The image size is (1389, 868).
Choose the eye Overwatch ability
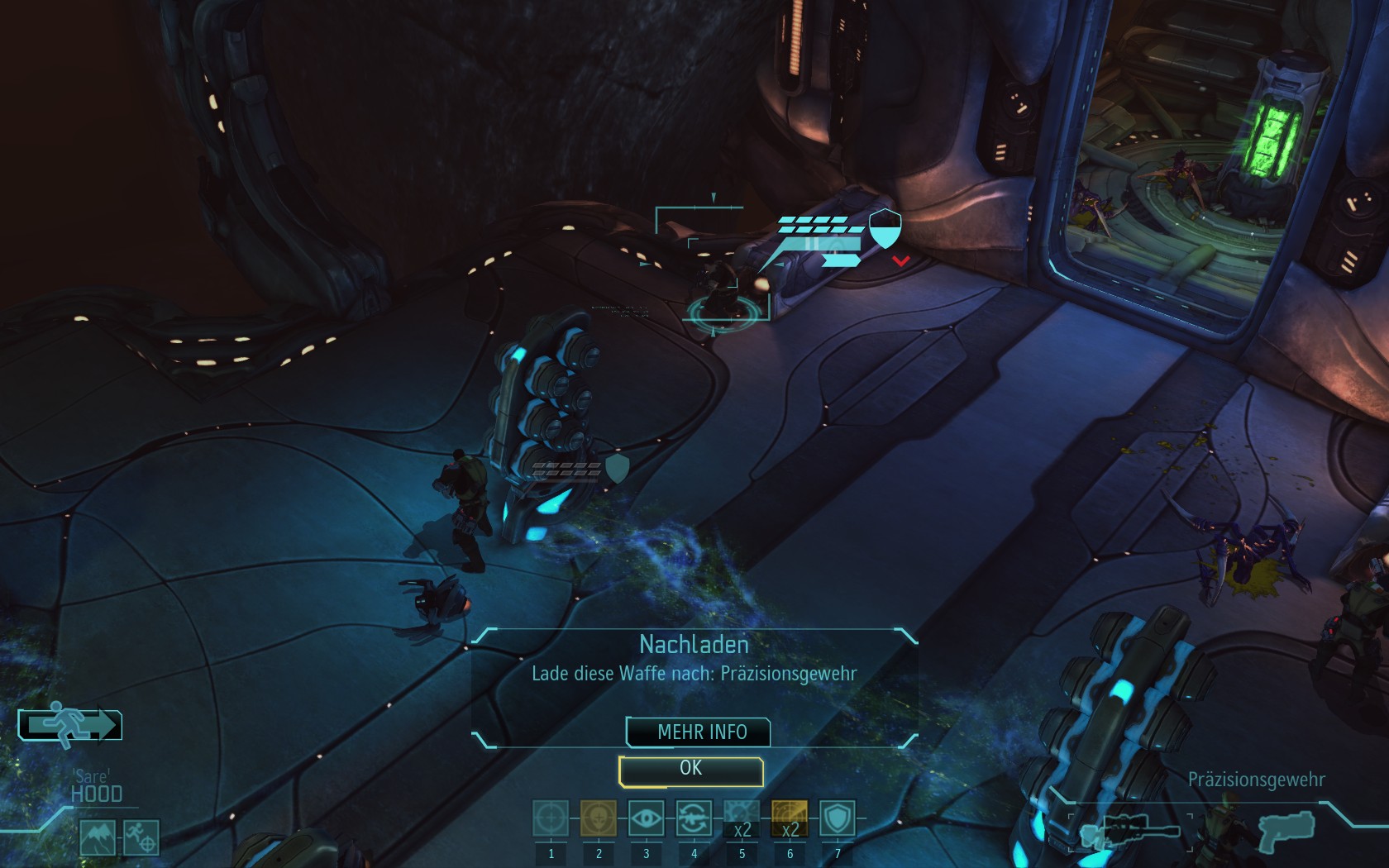(646, 818)
